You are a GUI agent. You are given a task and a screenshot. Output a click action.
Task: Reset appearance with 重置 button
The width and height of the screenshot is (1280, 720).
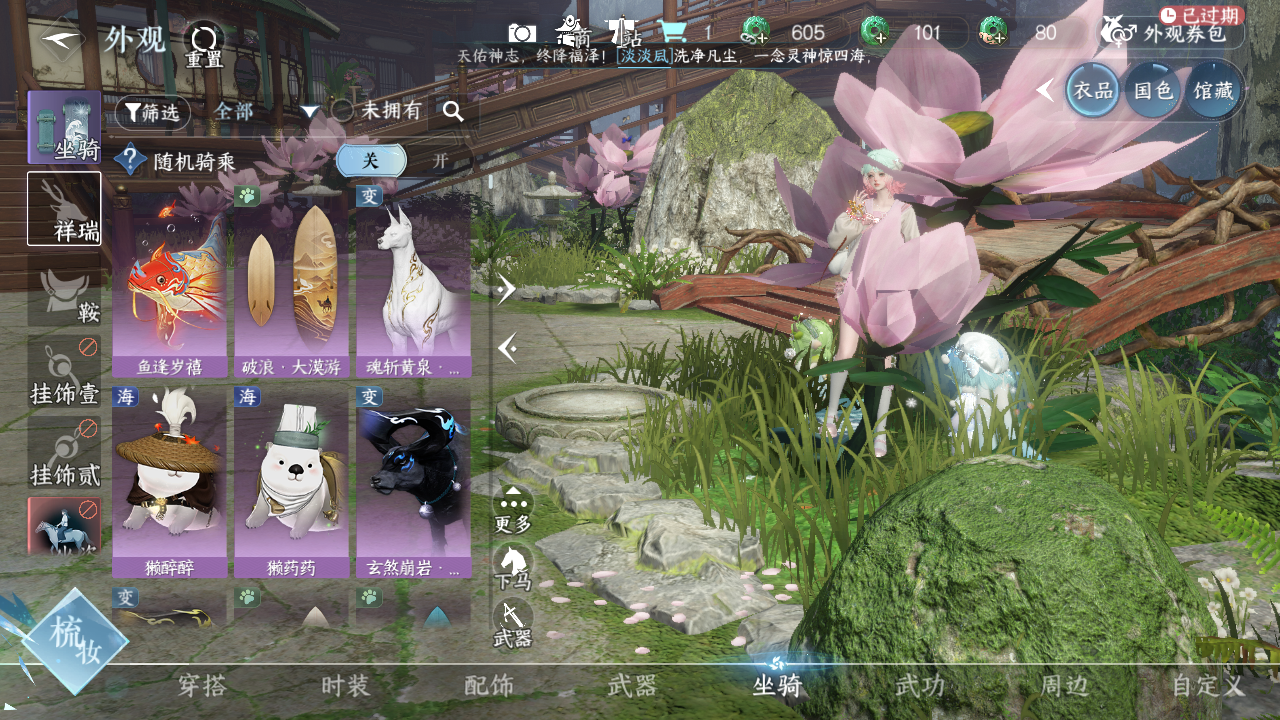[205, 45]
